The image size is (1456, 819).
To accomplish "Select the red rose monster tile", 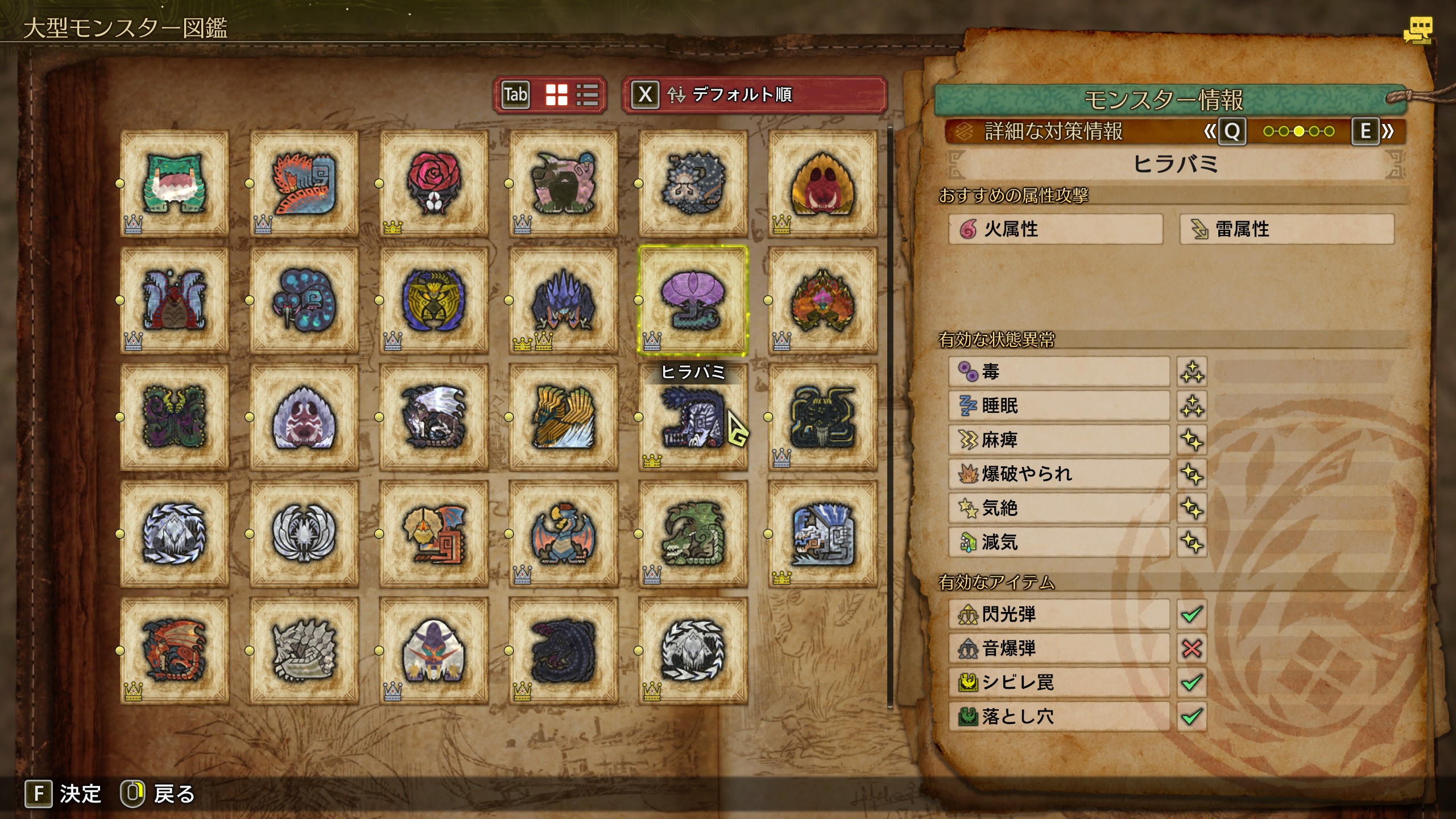I will (433, 183).
